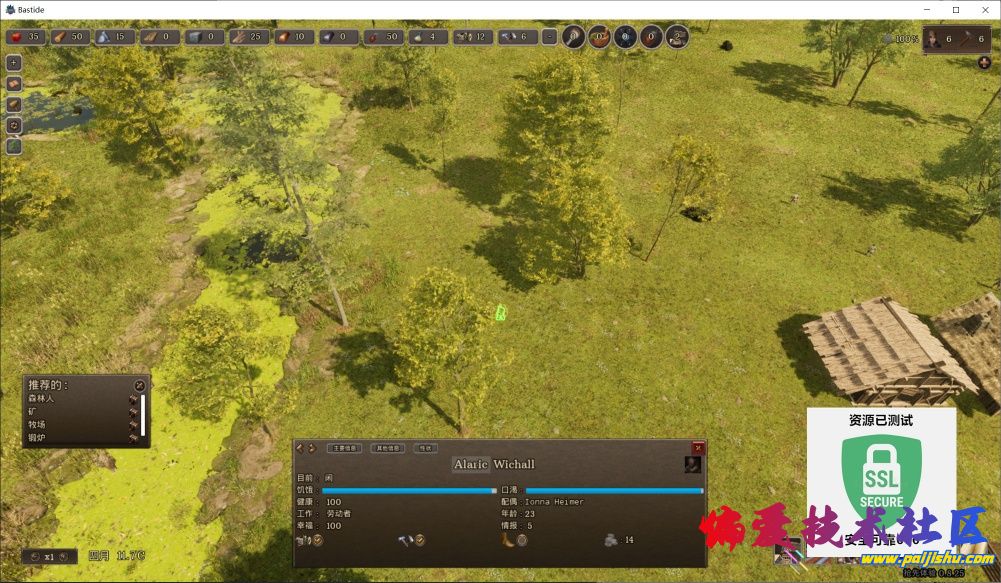Toggle the boot equipment checkbox
Image resolution: width=1001 pixels, height=583 pixels.
pos(521,540)
